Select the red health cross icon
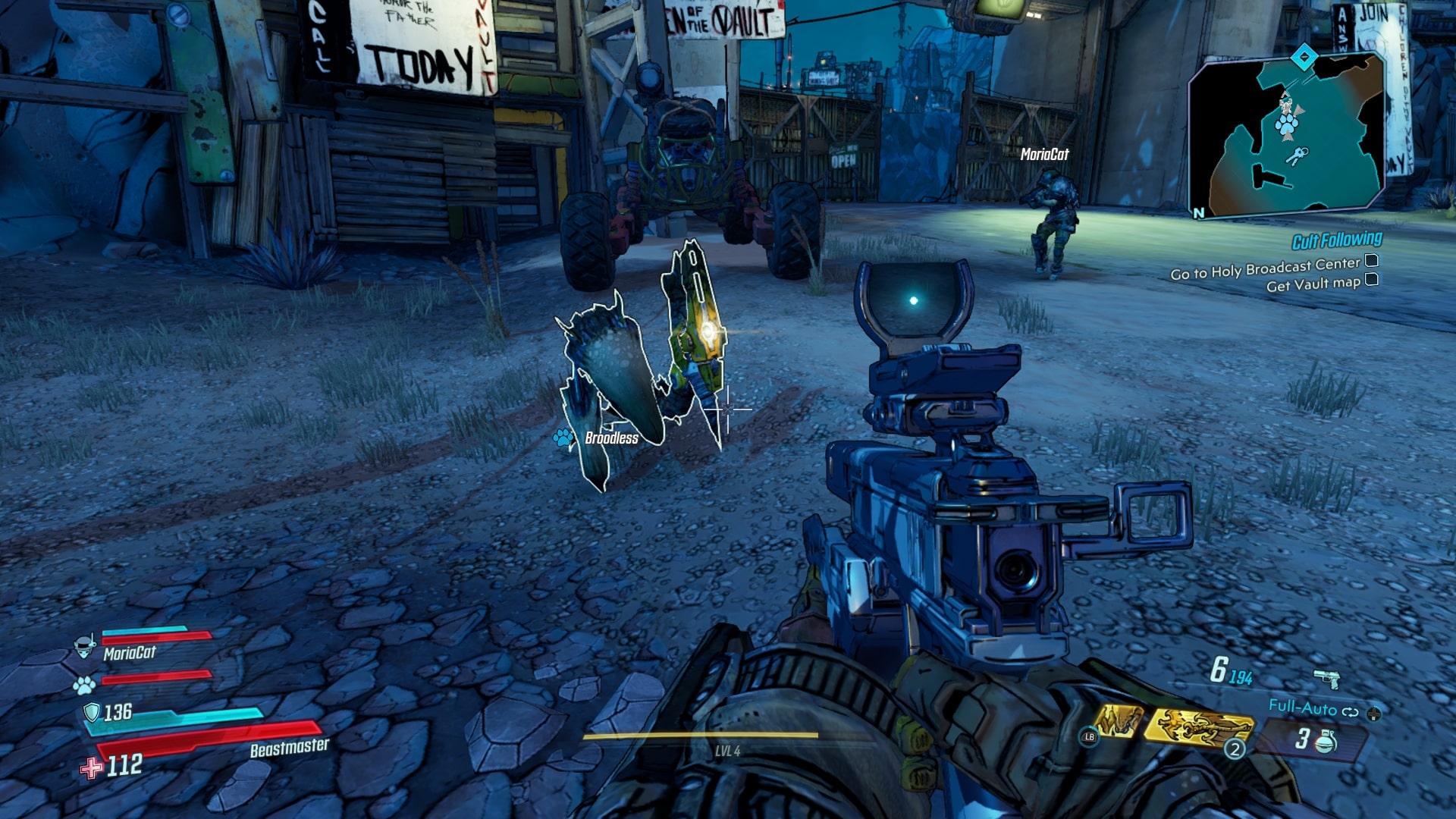The image size is (1456, 819). [x=91, y=768]
